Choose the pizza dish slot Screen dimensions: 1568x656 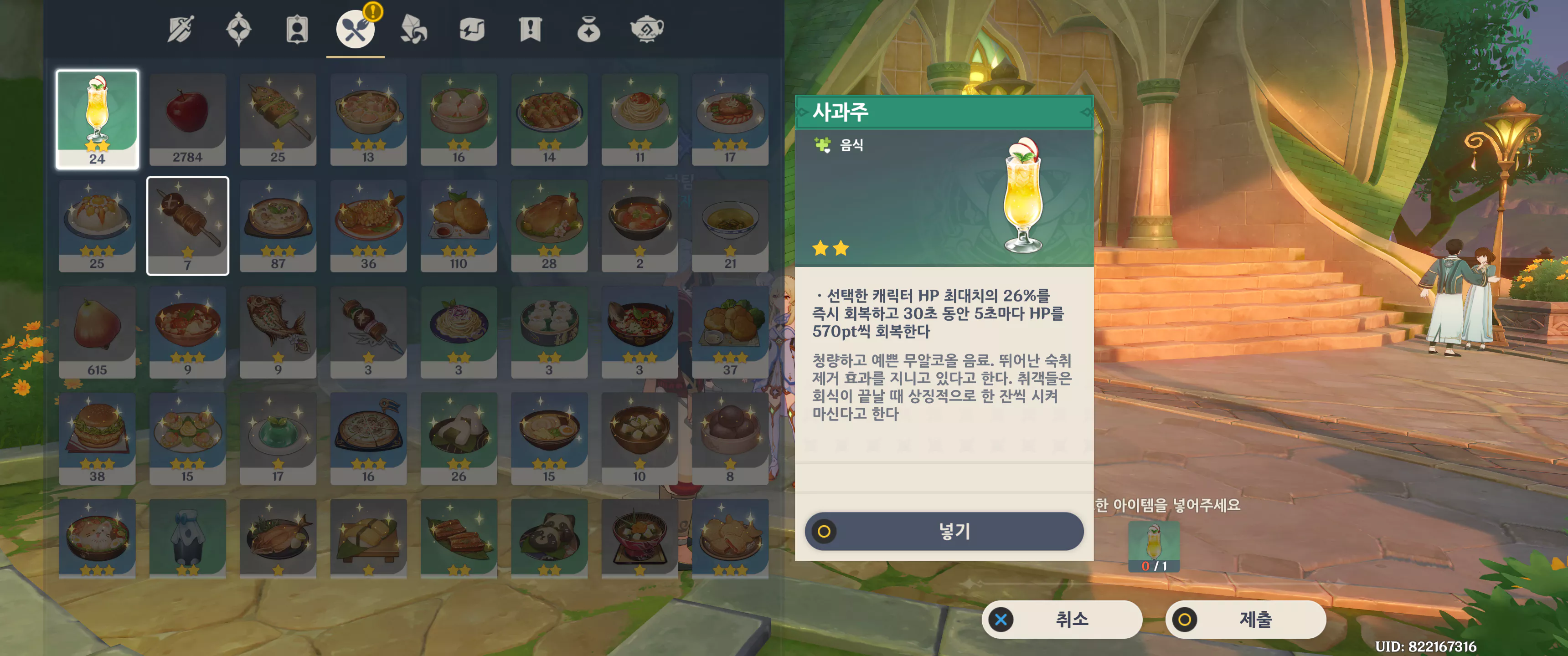(368, 438)
